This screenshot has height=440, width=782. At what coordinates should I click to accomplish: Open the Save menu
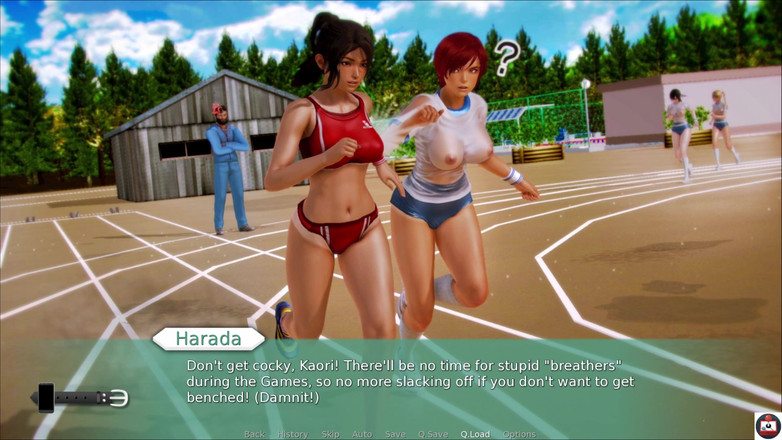(x=395, y=434)
